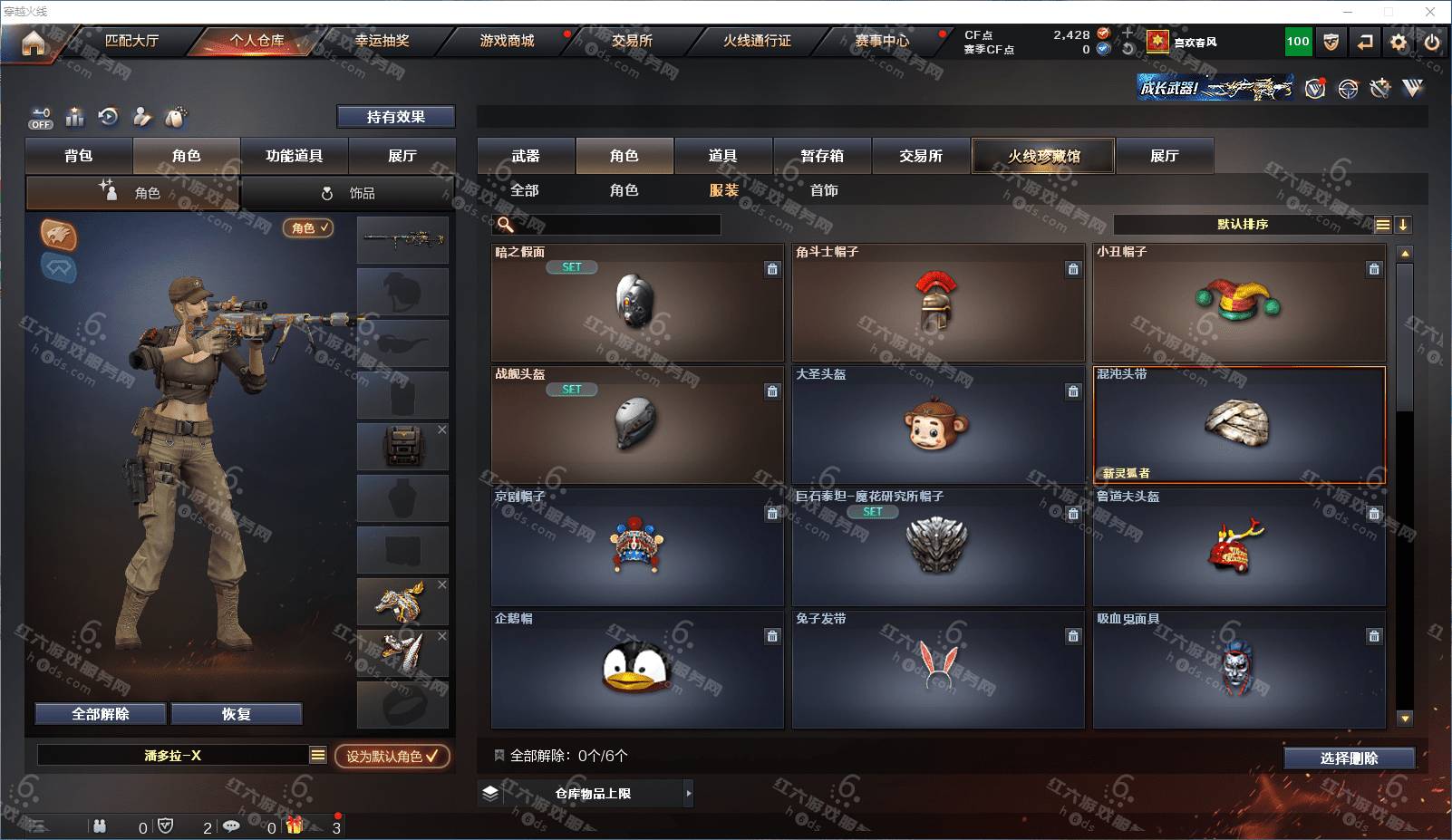Viewport: 1452px width, 840px height.
Task: Set as default character with 设为默认角色
Action: click(x=392, y=756)
